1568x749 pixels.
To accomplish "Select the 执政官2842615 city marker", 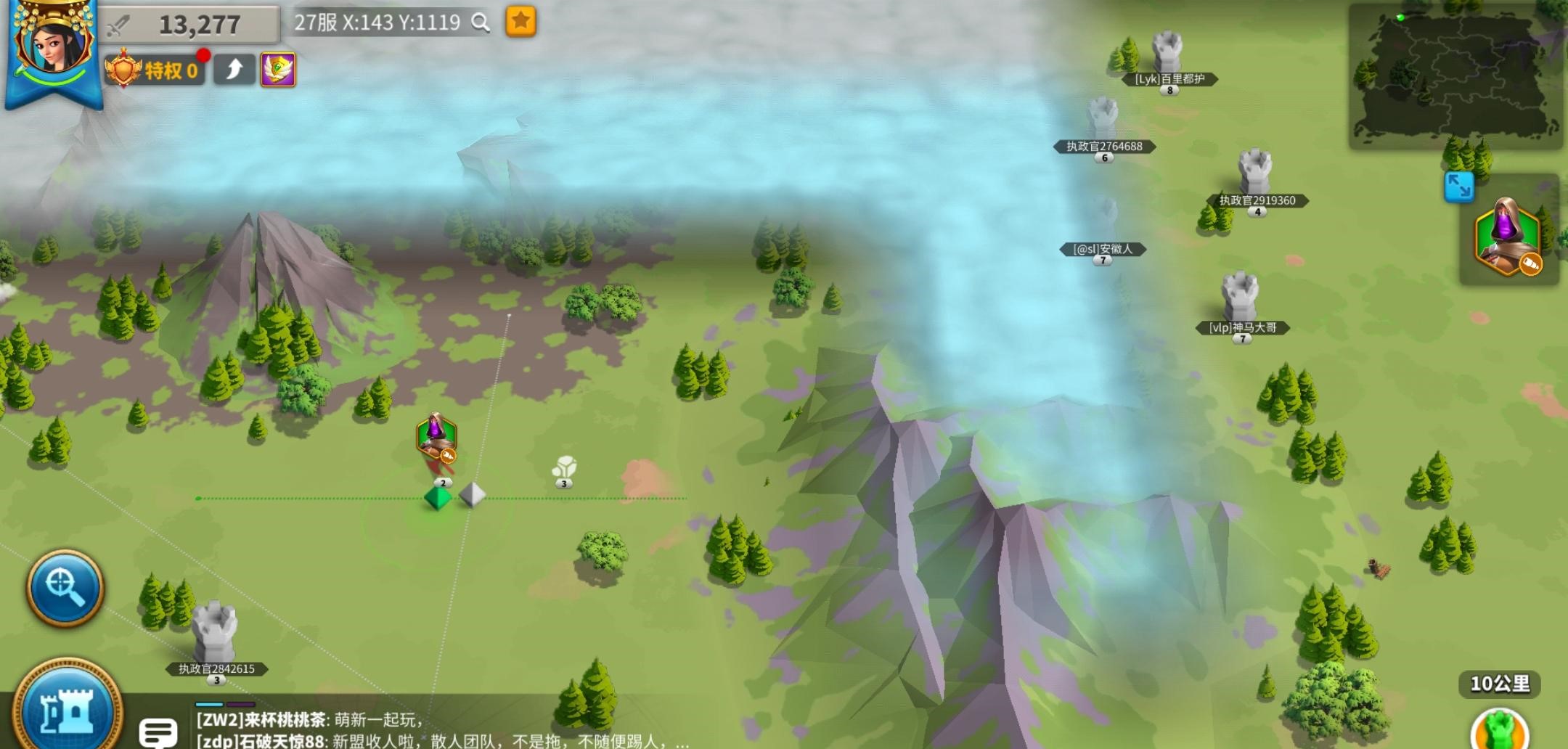I will (x=215, y=631).
